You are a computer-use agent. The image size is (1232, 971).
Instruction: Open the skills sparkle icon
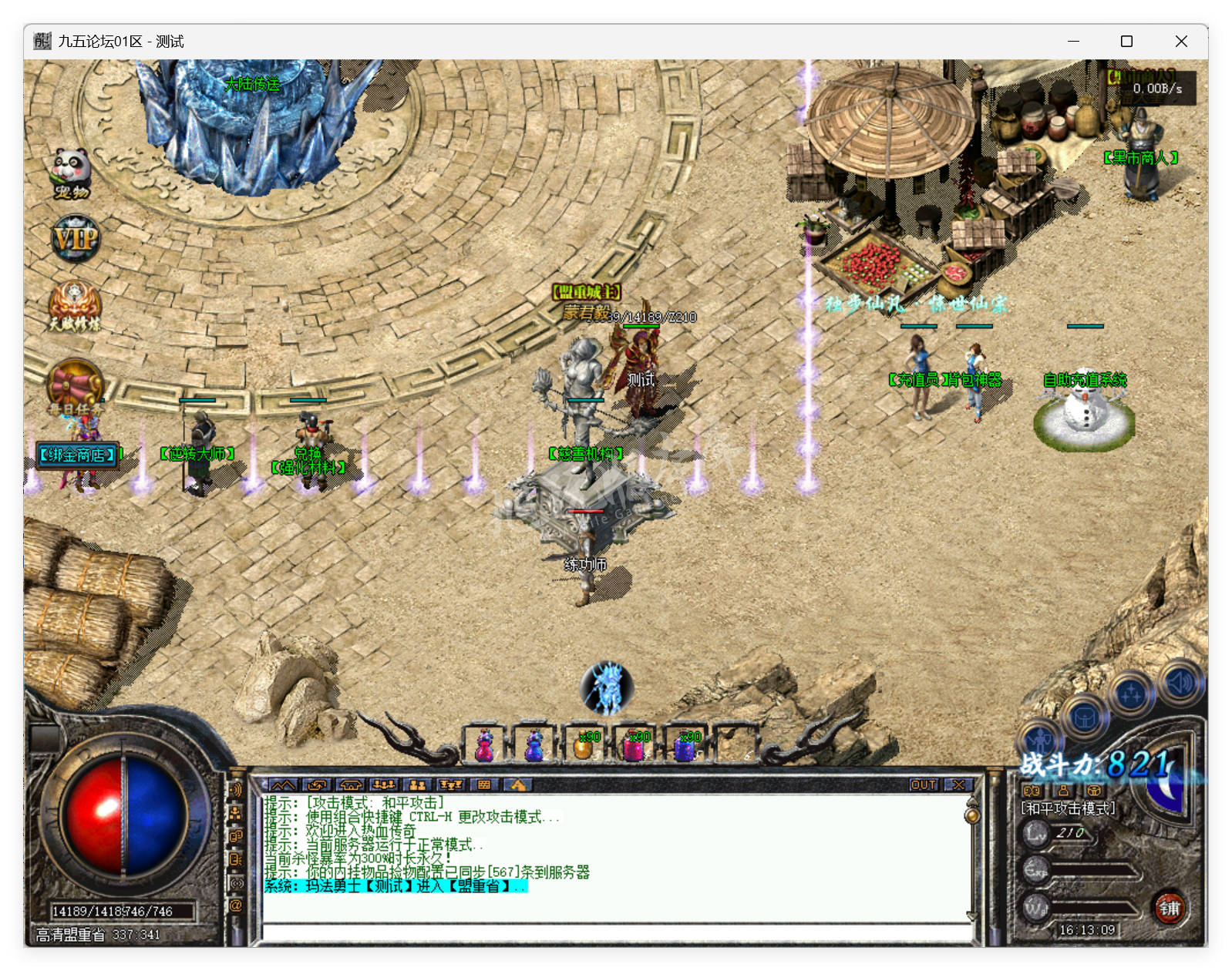point(1129,692)
